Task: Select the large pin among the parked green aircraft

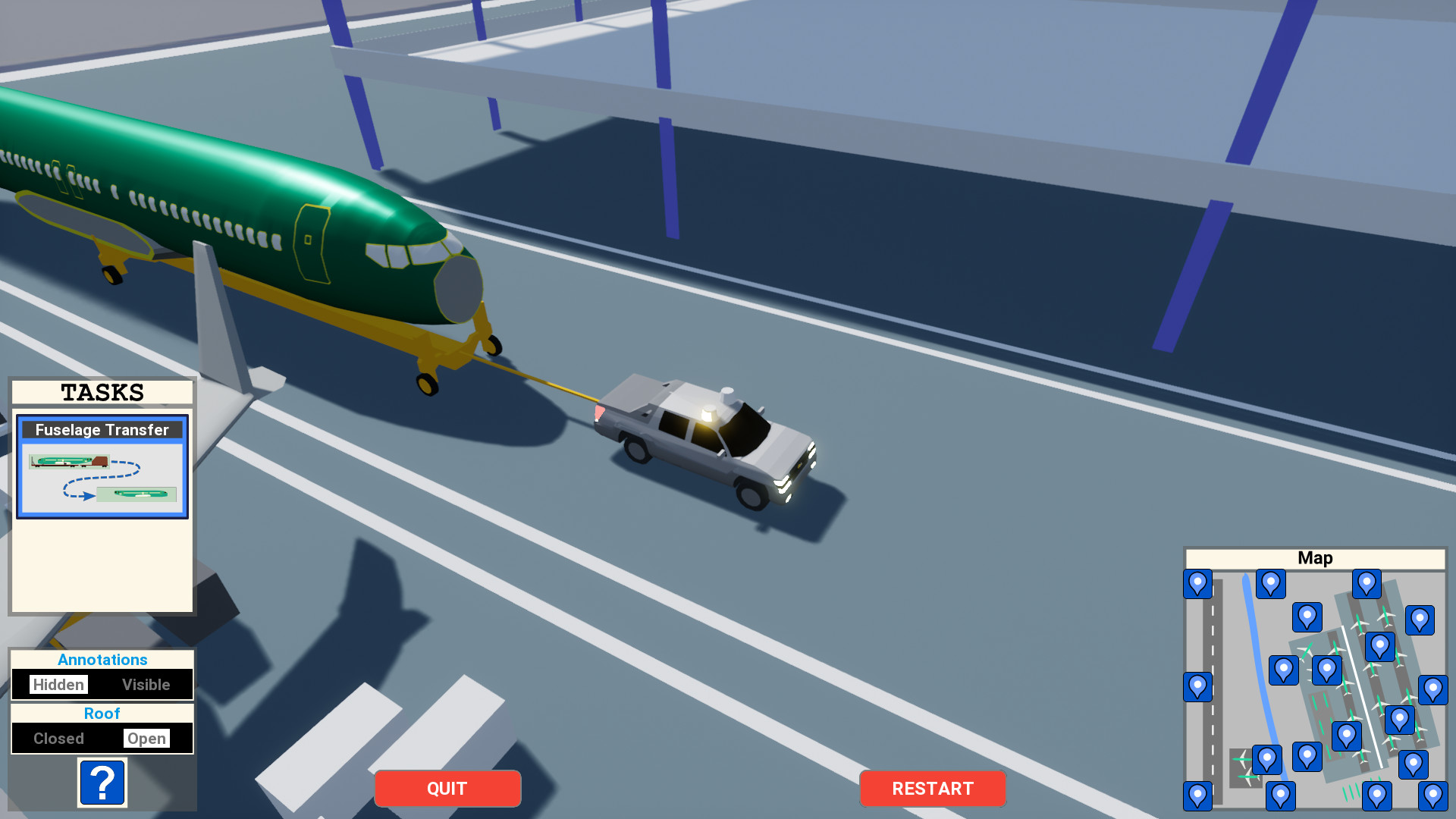Action: pos(1380,647)
